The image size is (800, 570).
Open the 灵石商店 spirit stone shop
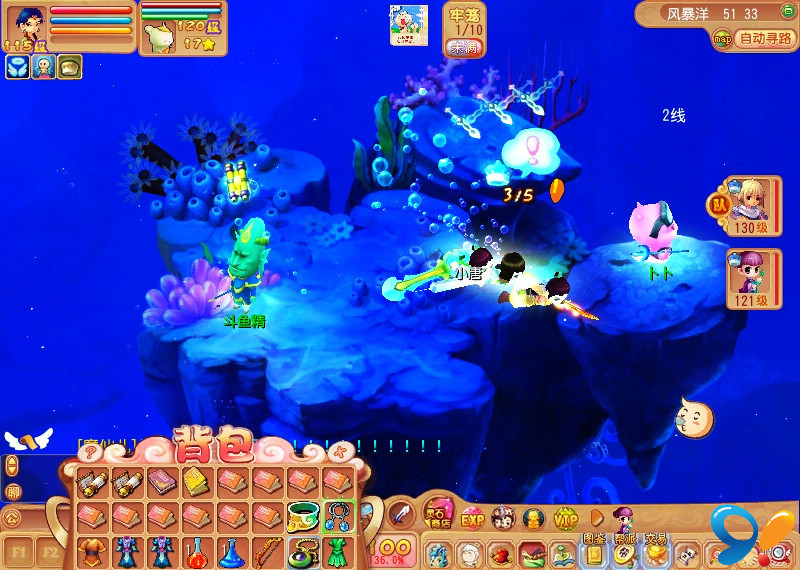tap(437, 514)
